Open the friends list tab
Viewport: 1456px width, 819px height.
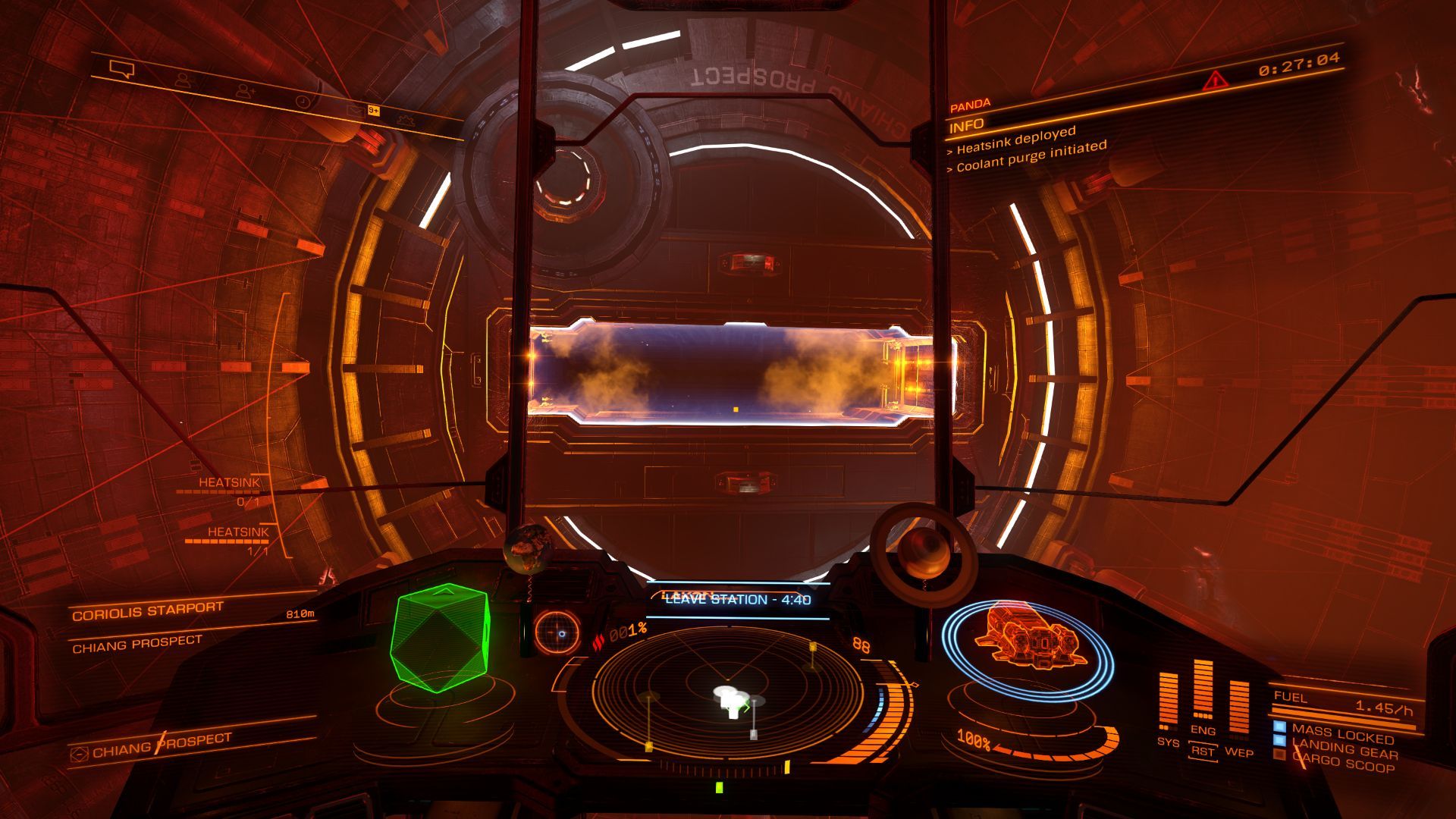(x=183, y=80)
